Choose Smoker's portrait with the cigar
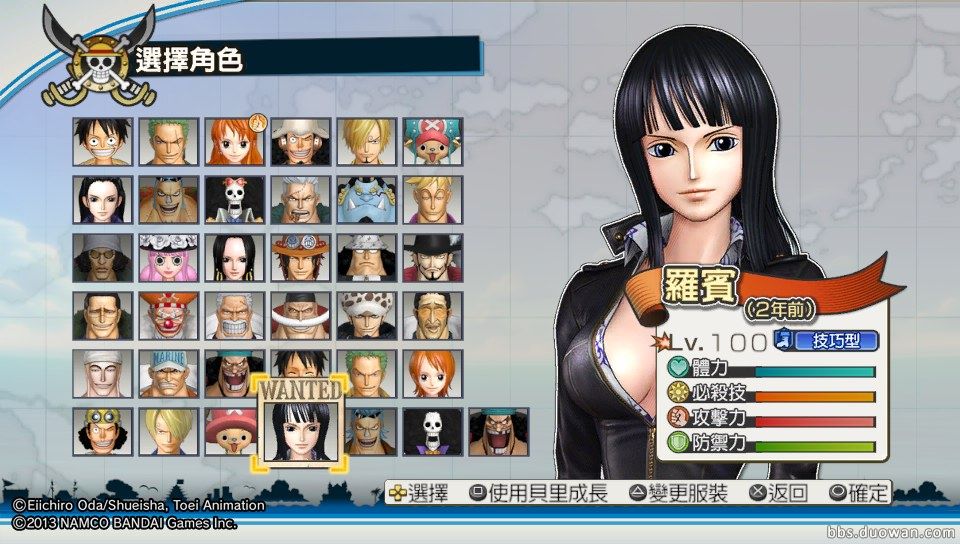960x544 pixels. click(x=300, y=200)
